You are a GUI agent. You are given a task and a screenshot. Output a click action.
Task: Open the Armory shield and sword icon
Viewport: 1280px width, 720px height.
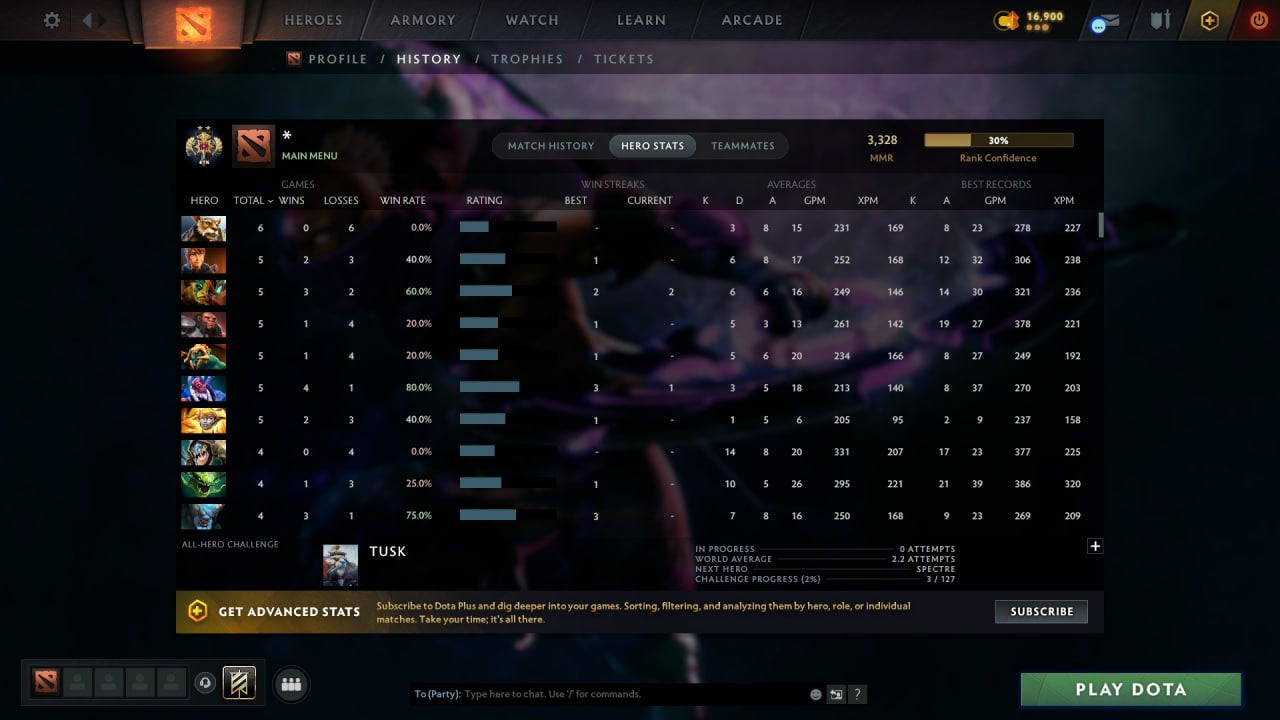pos(1159,20)
